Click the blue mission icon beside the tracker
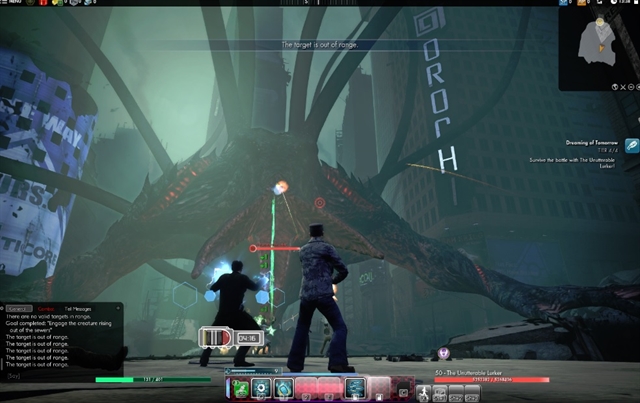640x403 pixels. point(632,146)
